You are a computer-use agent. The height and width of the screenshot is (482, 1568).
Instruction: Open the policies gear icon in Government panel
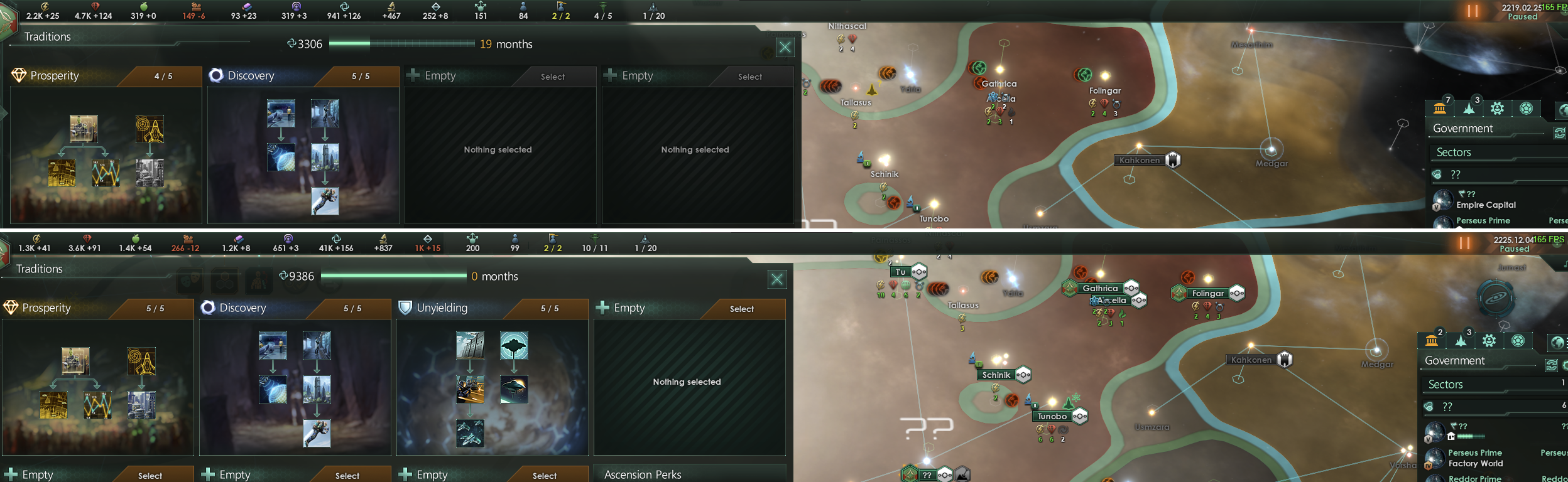pos(1498,107)
